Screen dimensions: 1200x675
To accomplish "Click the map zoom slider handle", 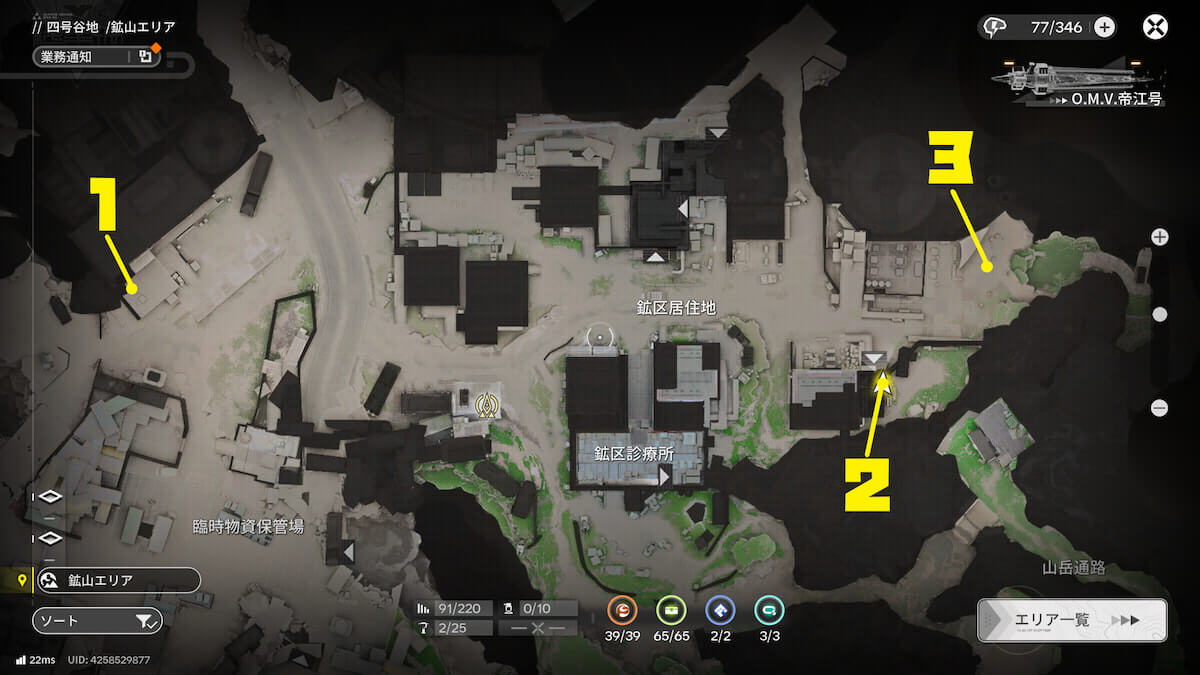I will pos(1160,314).
